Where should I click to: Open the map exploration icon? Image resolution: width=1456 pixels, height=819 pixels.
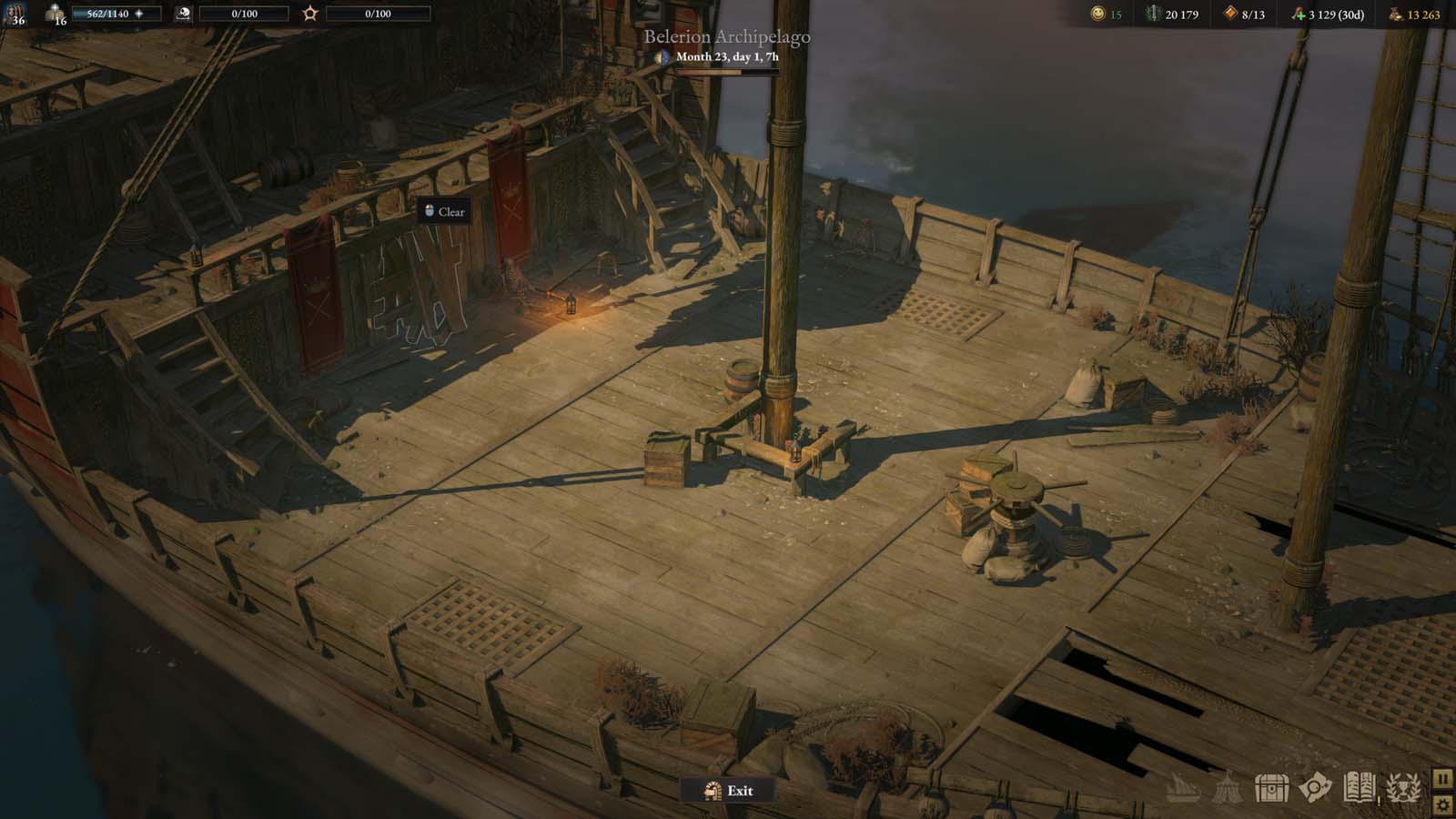point(1313,787)
